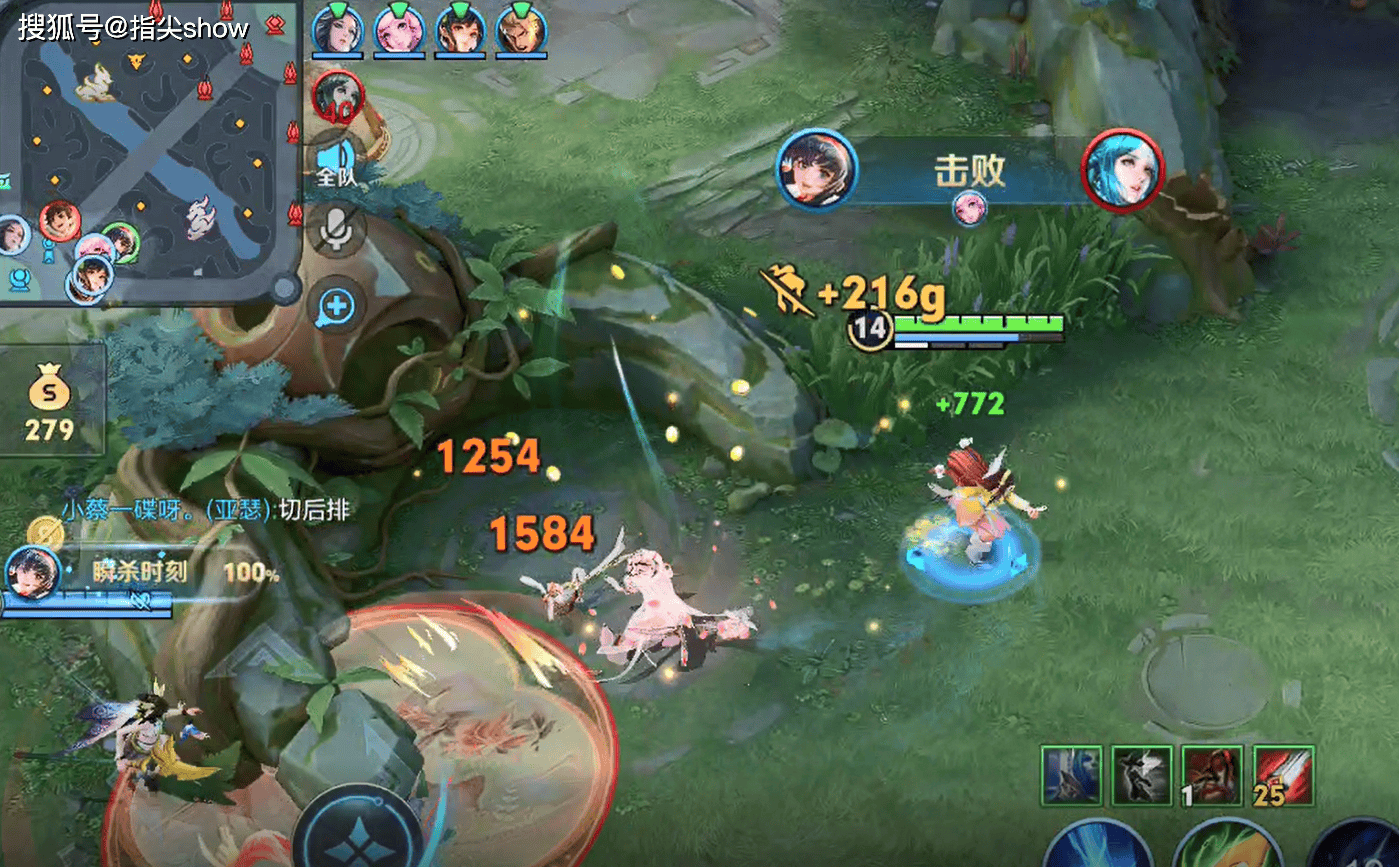Use the red blade item marked 25

point(1283,776)
